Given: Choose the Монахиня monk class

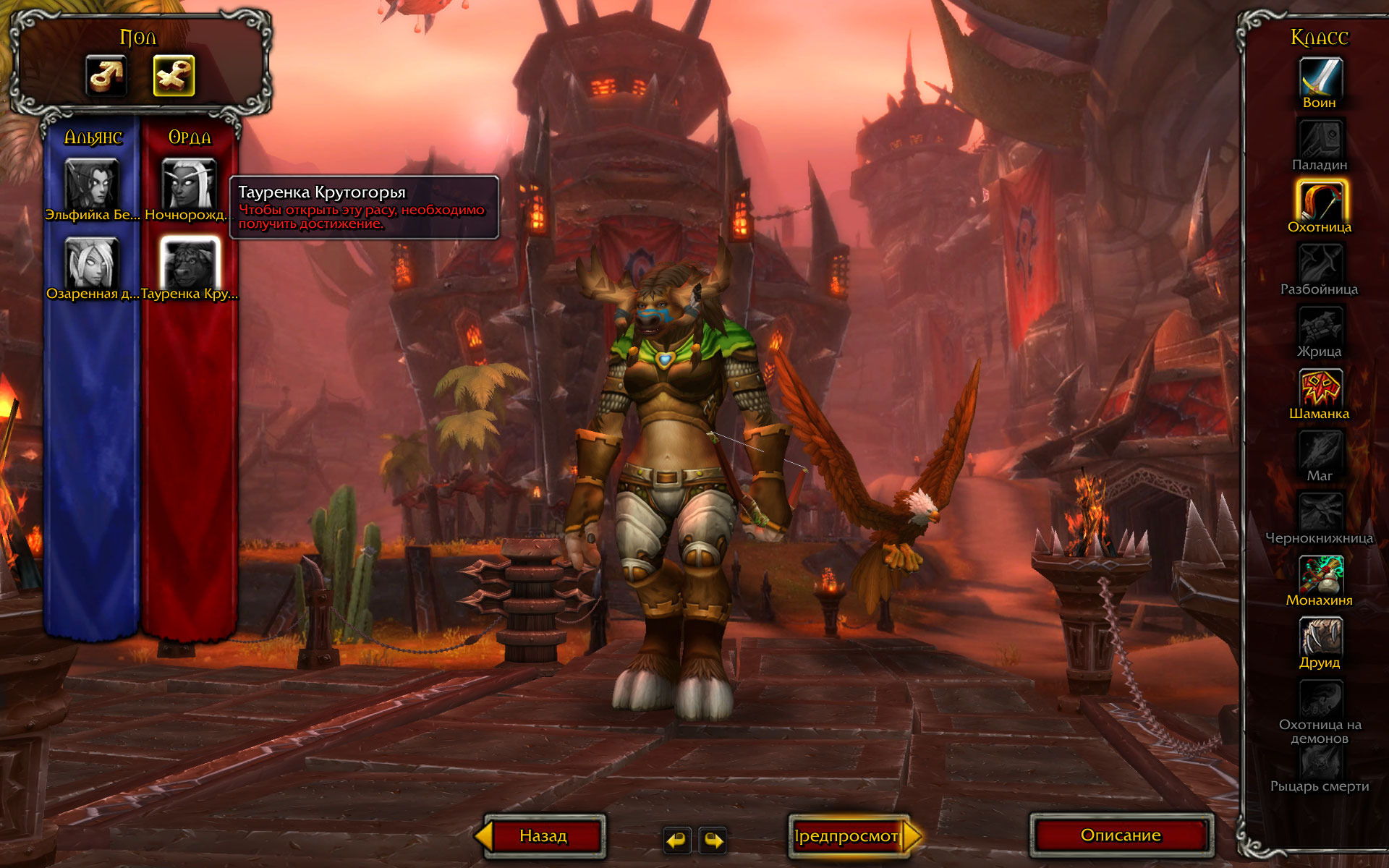Looking at the screenshot, I should [x=1320, y=574].
